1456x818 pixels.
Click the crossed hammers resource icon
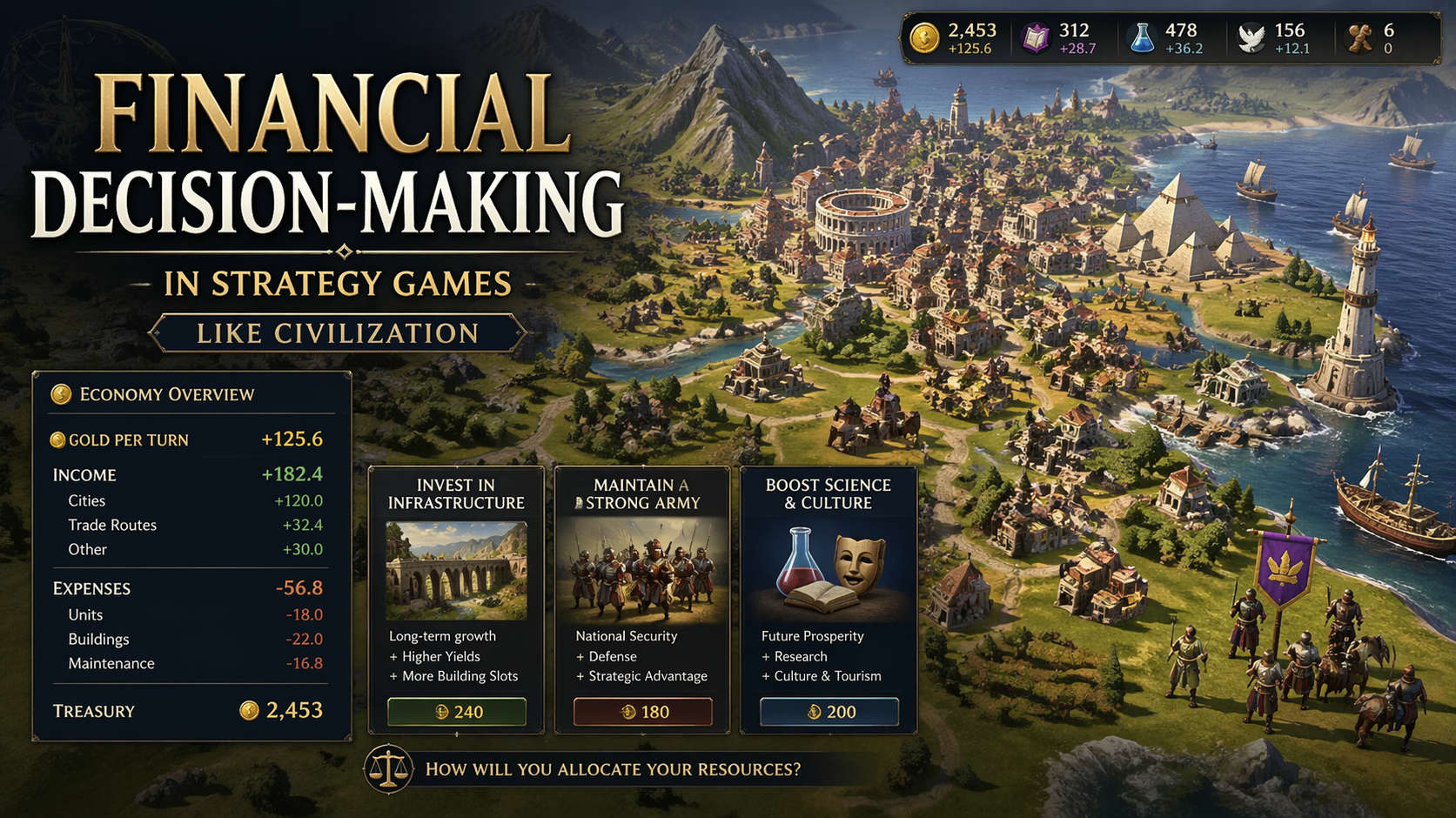[1359, 38]
